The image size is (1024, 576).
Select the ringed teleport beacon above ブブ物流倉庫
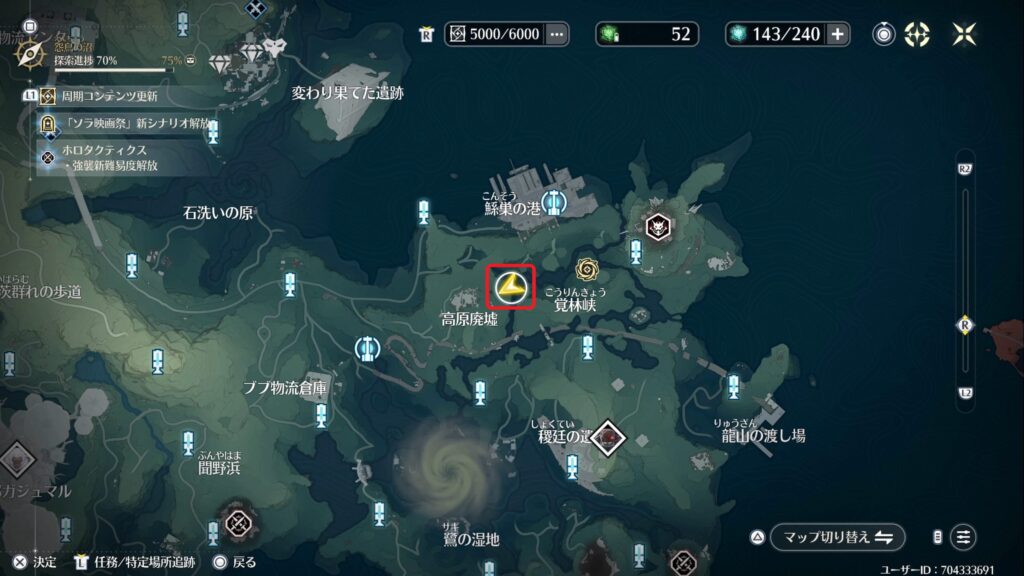coord(367,348)
